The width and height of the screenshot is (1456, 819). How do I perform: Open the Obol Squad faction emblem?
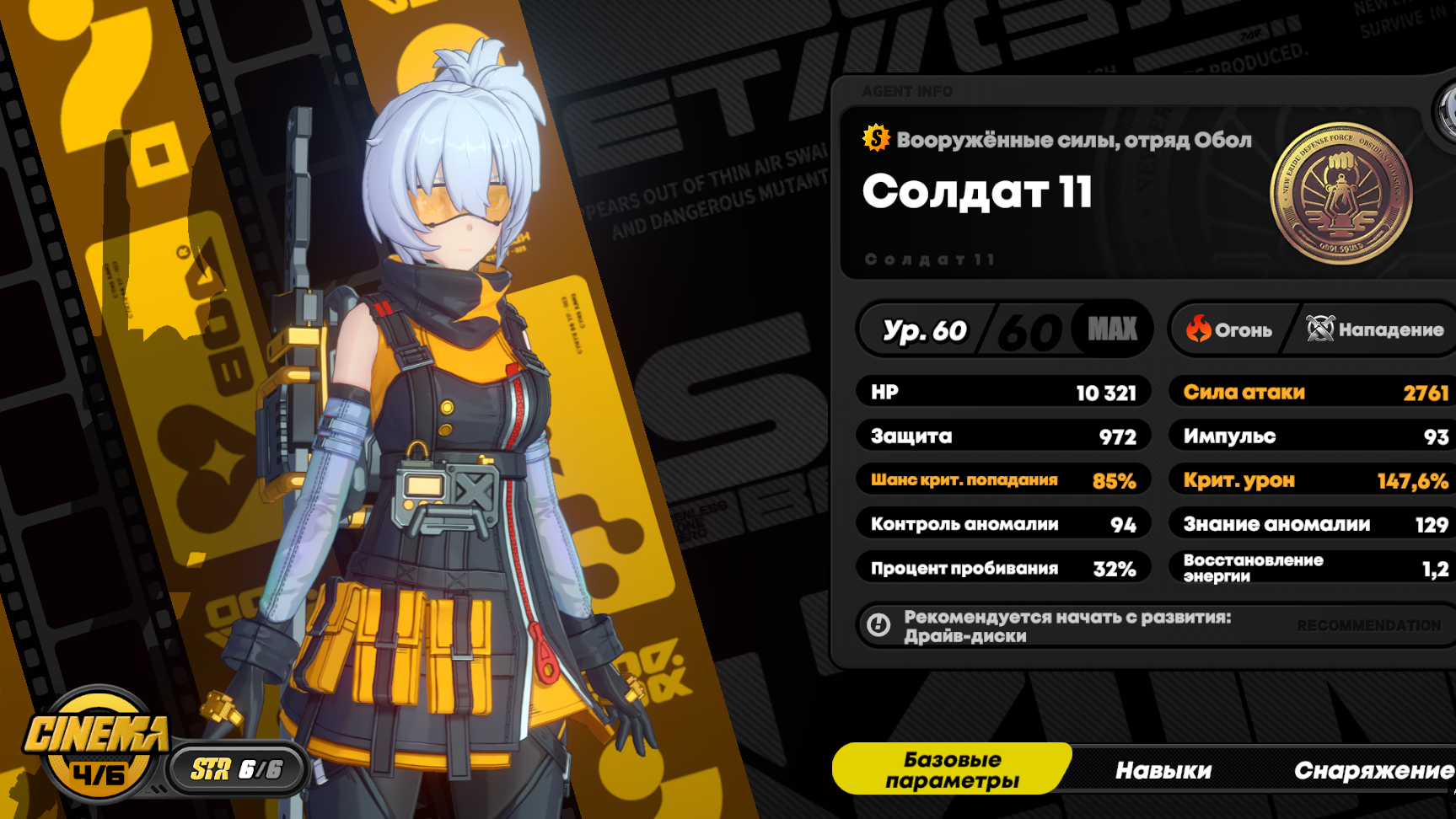click(x=1340, y=194)
